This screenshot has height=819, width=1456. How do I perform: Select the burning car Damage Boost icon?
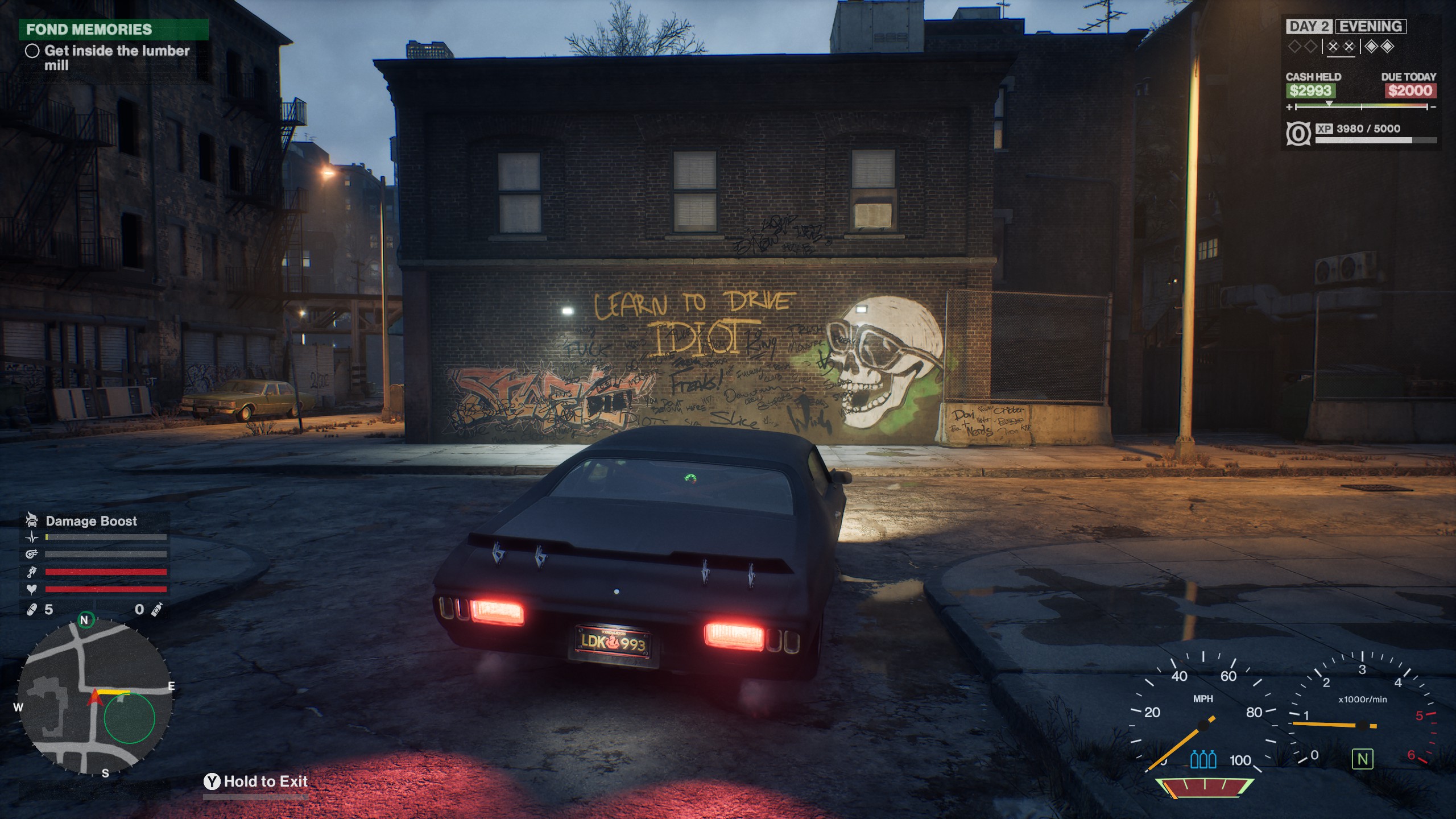coord(32,521)
